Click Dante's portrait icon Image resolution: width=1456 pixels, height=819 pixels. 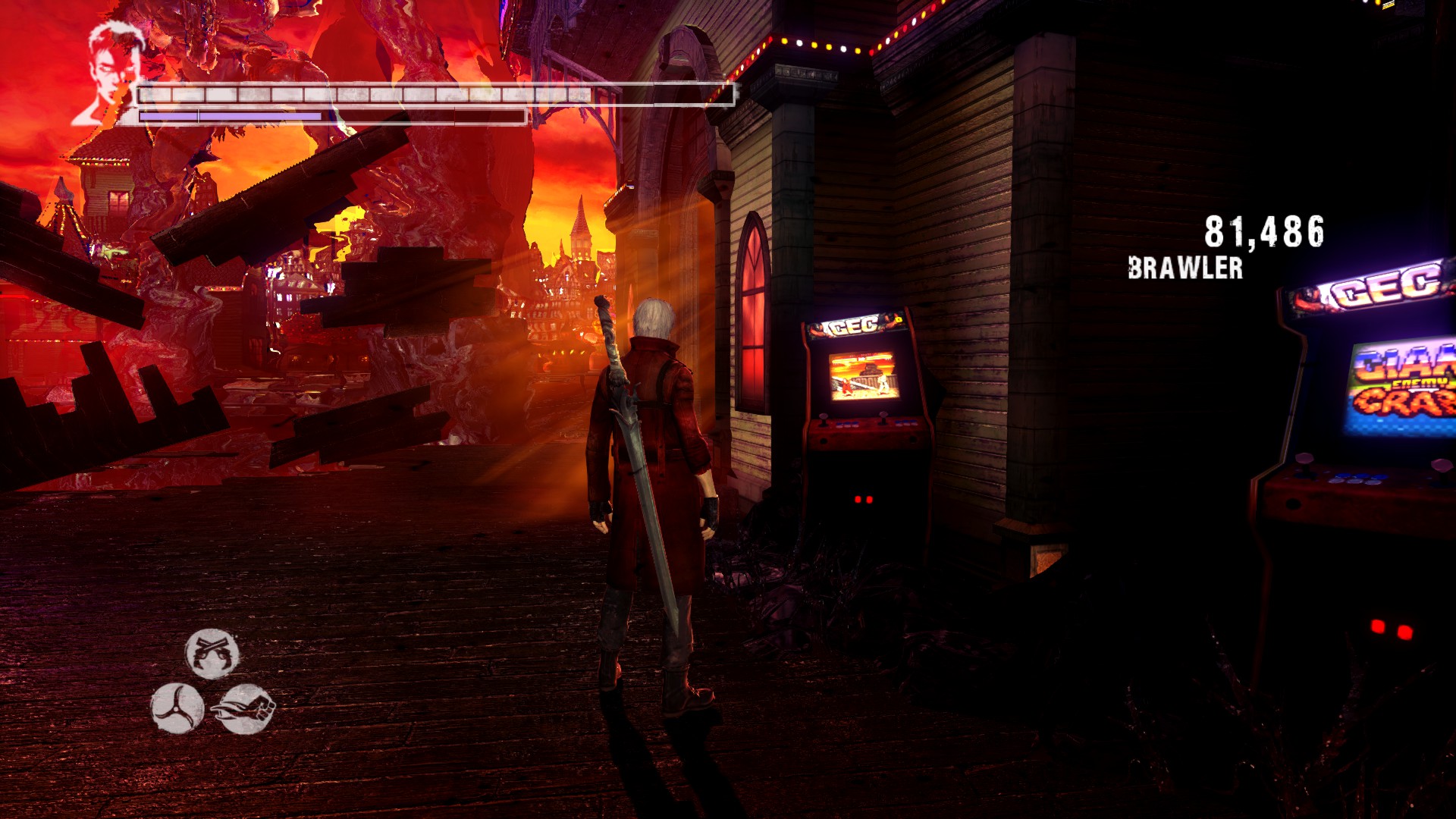click(108, 72)
